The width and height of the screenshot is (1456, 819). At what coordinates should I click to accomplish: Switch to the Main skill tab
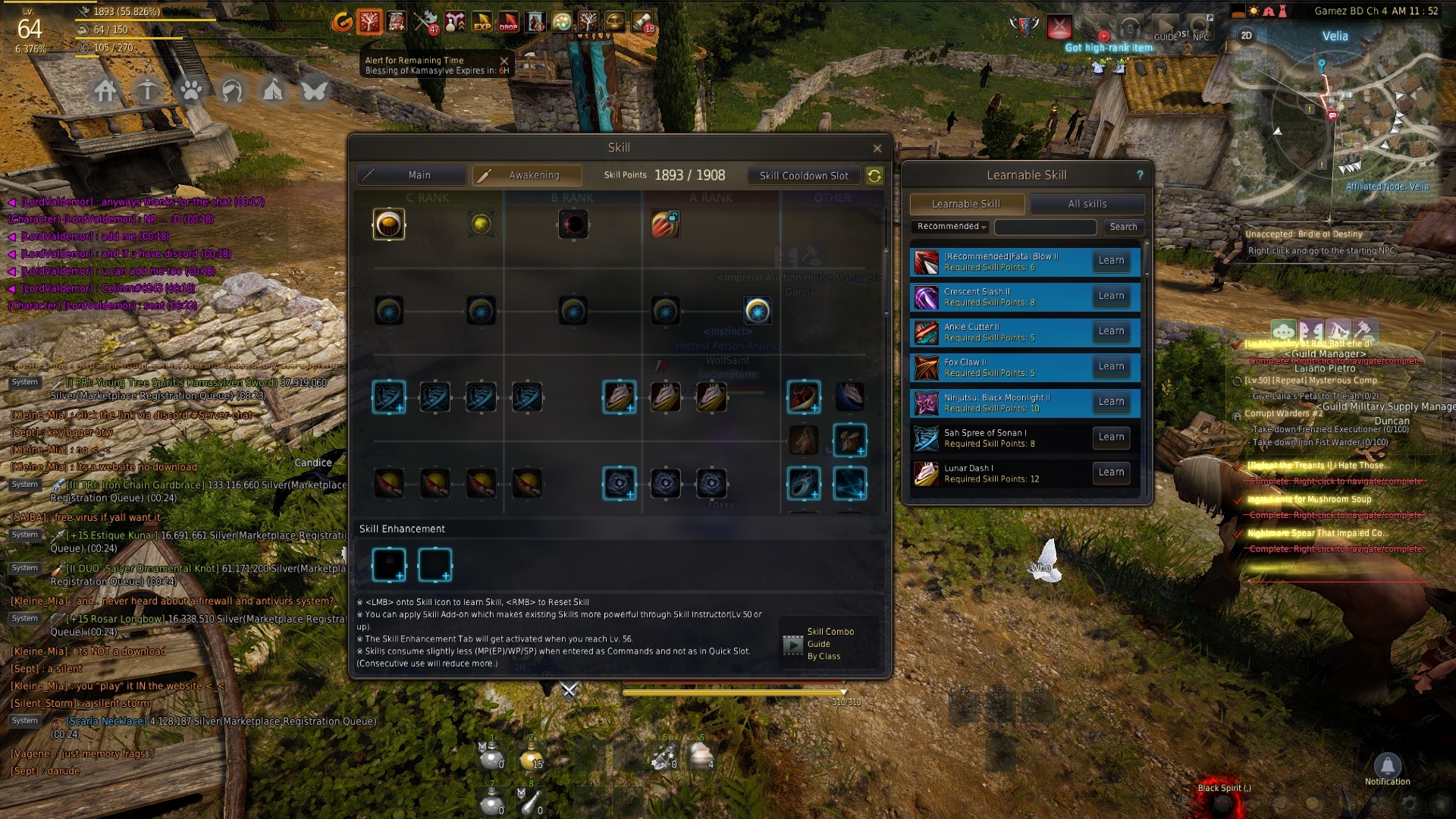click(412, 175)
